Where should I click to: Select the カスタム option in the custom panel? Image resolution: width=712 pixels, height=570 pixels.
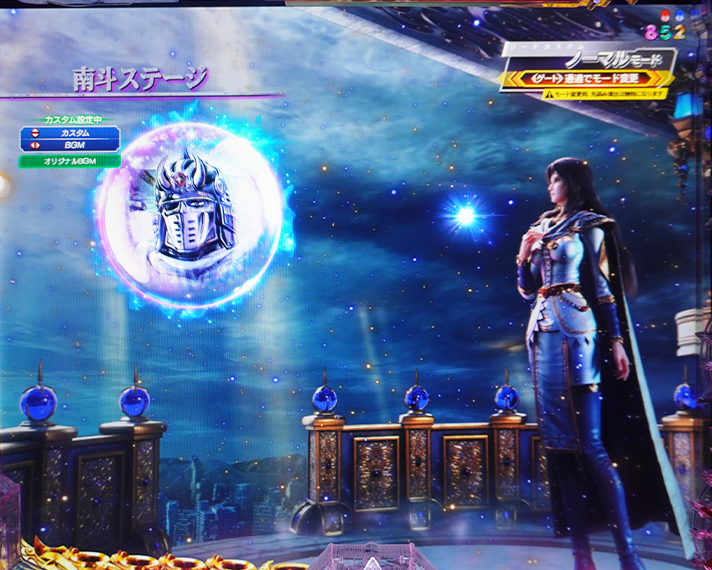click(70, 132)
